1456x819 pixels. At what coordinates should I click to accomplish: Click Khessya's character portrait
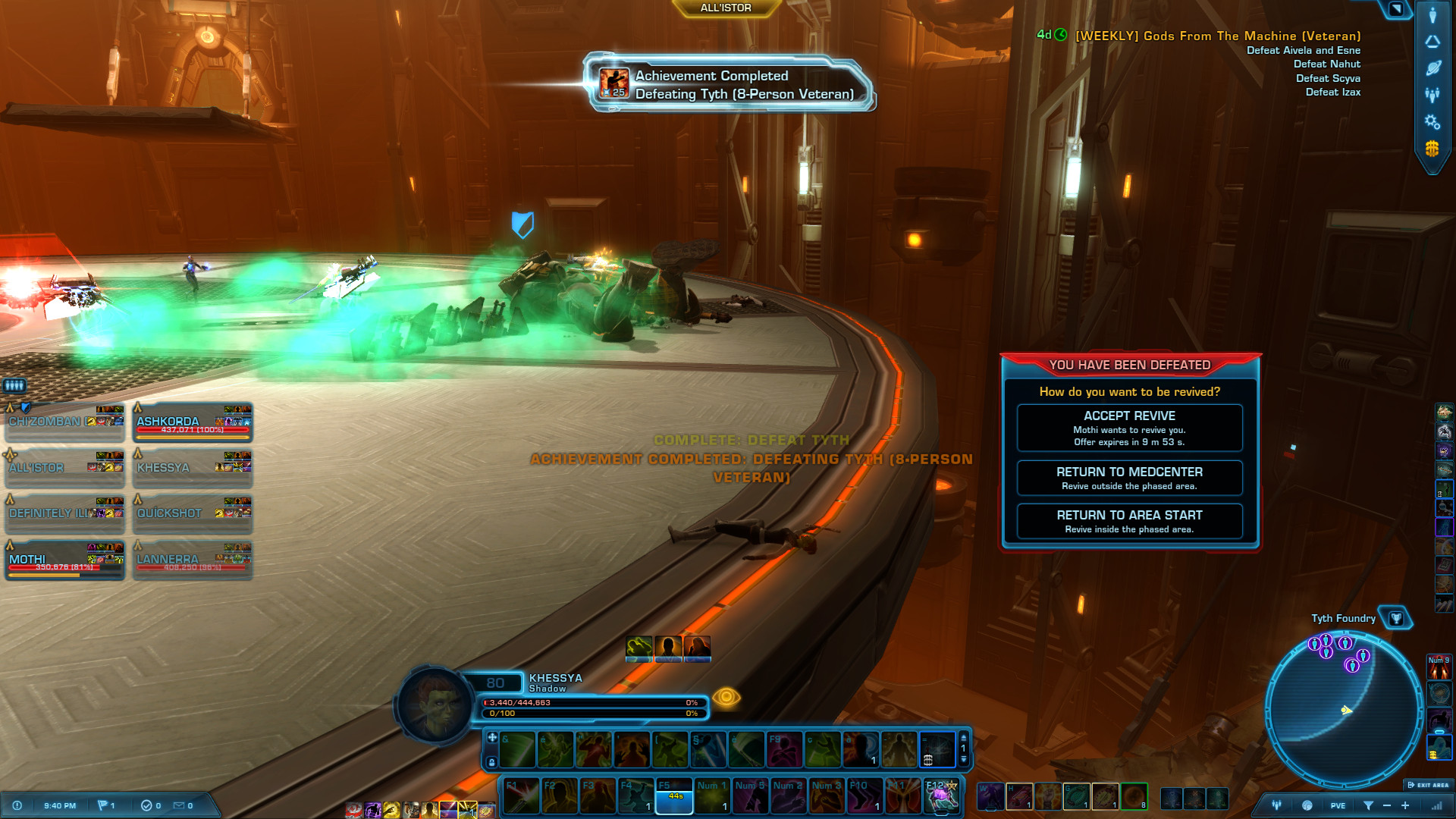(434, 705)
